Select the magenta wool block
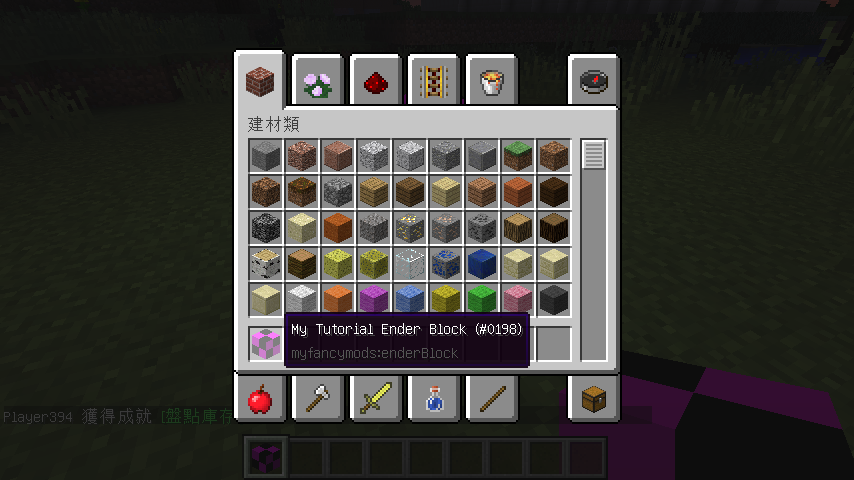Screen dimensions: 854x480 [x=374, y=300]
